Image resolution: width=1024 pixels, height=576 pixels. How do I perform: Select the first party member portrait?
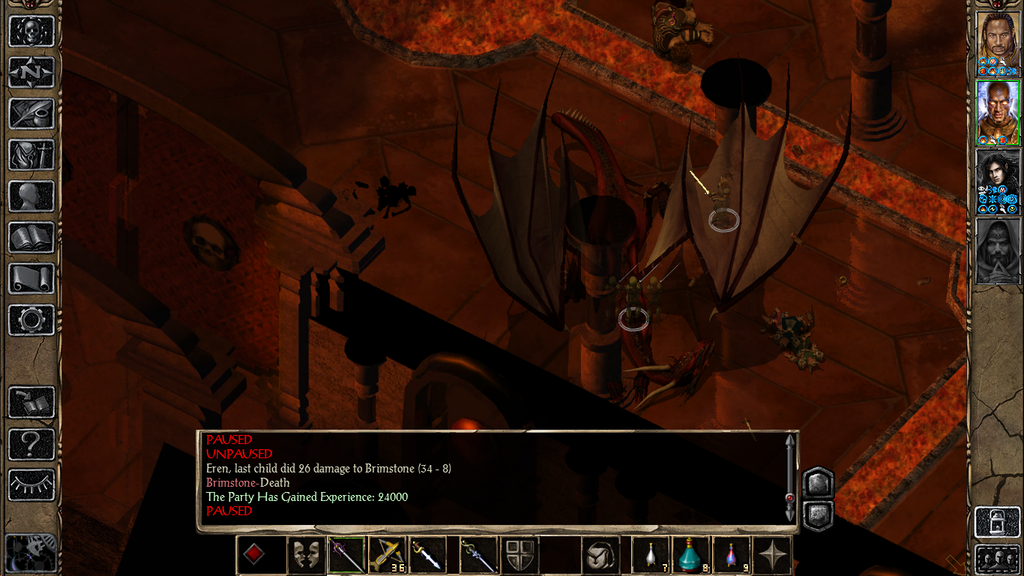coord(997,43)
